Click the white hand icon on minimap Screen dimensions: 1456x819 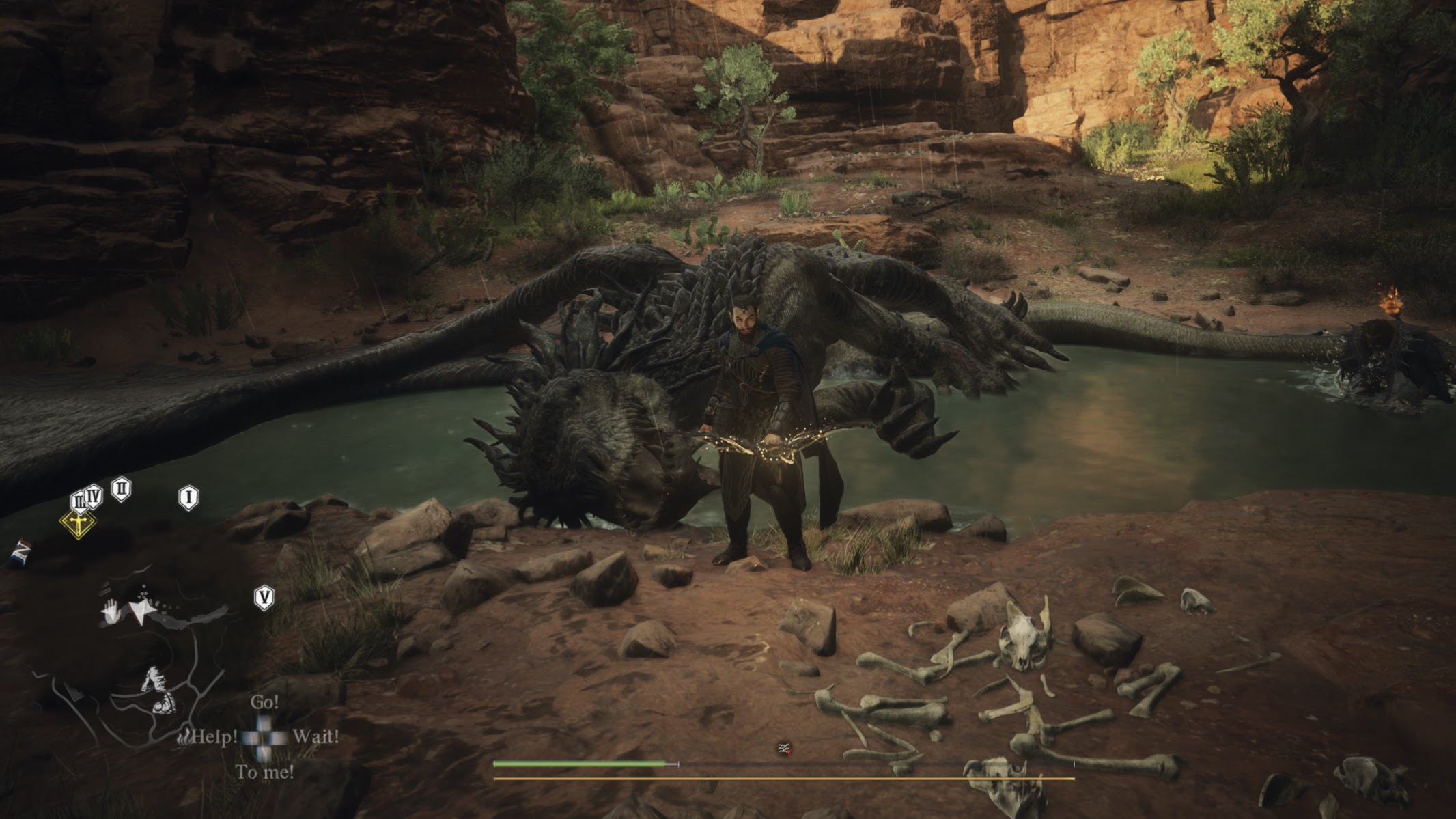point(111,611)
